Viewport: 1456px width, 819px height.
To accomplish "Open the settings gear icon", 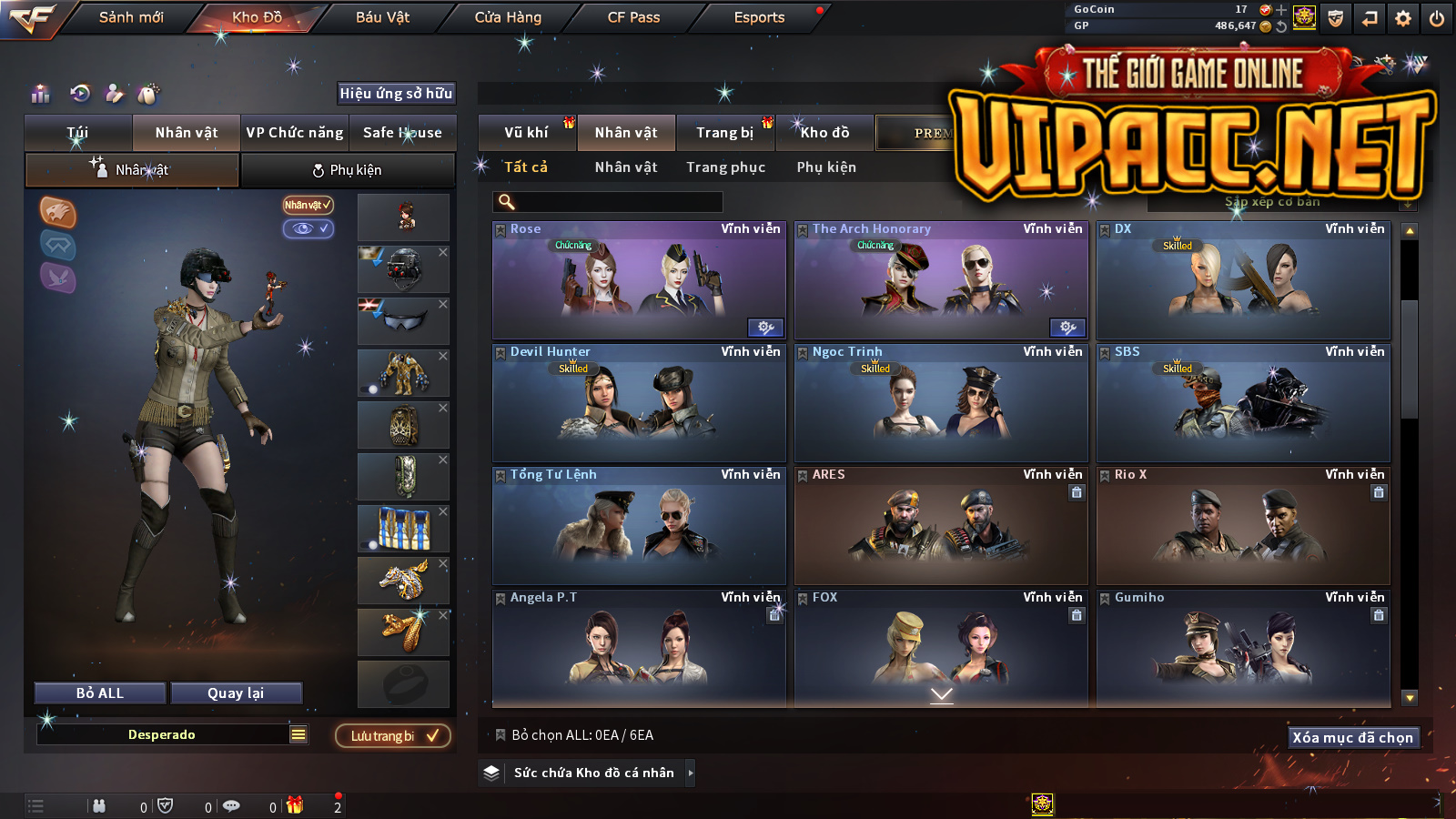I will [x=1403, y=18].
